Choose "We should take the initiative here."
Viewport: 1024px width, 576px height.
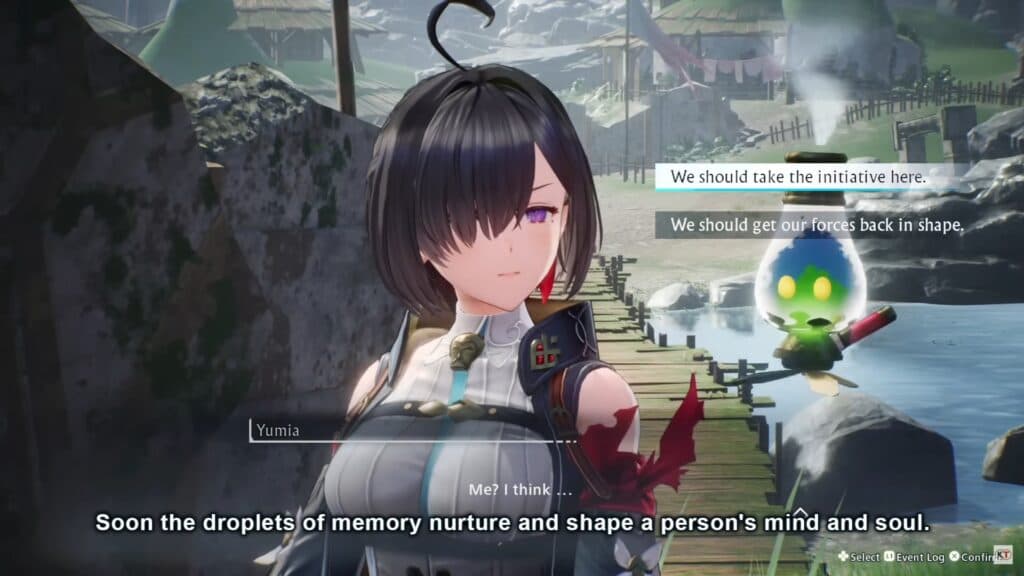click(x=798, y=177)
